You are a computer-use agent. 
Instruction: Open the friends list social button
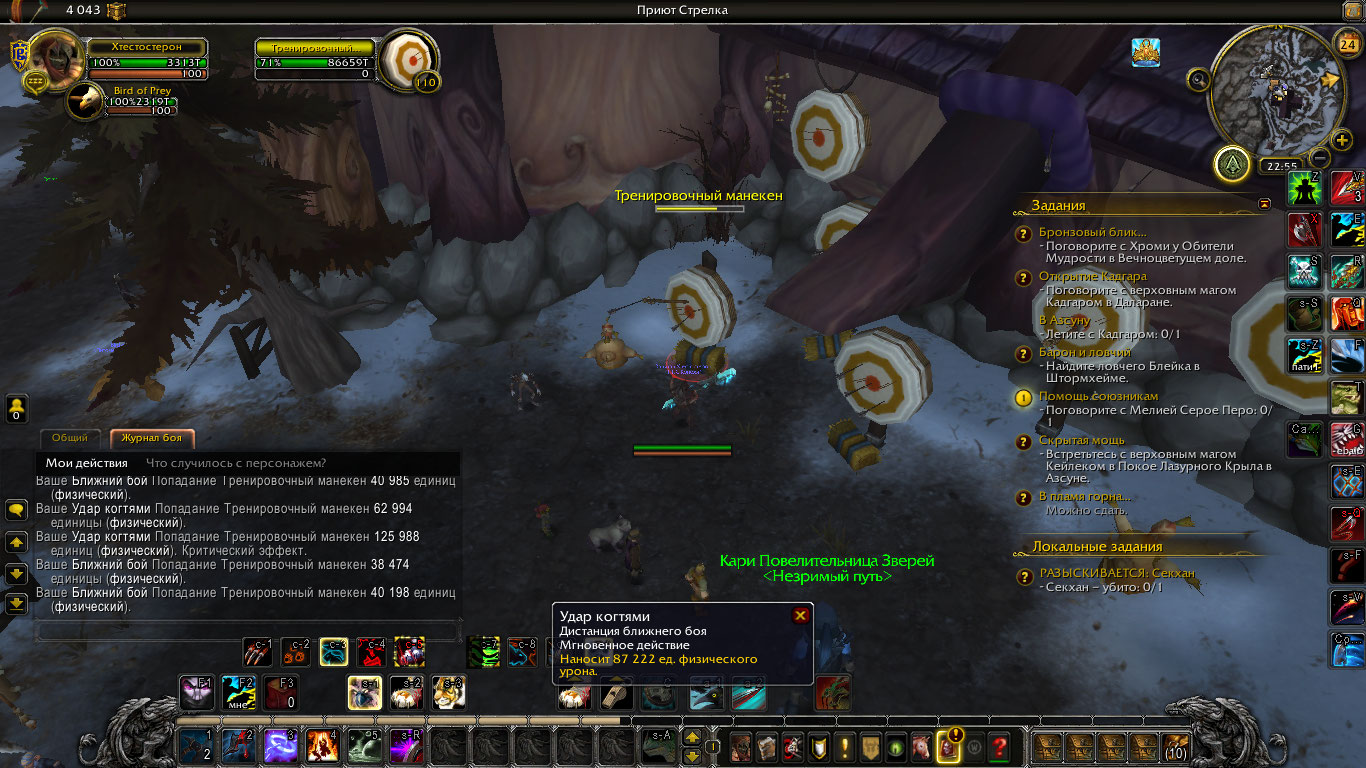click(16, 408)
